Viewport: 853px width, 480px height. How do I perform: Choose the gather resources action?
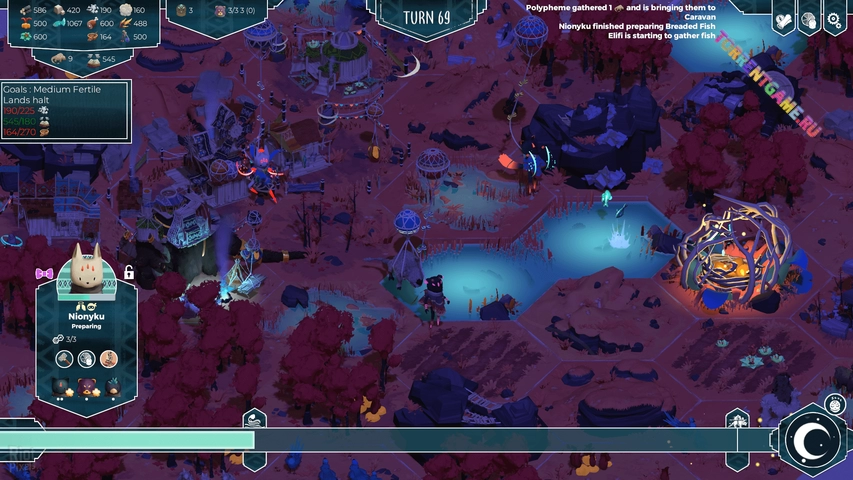pos(87,358)
